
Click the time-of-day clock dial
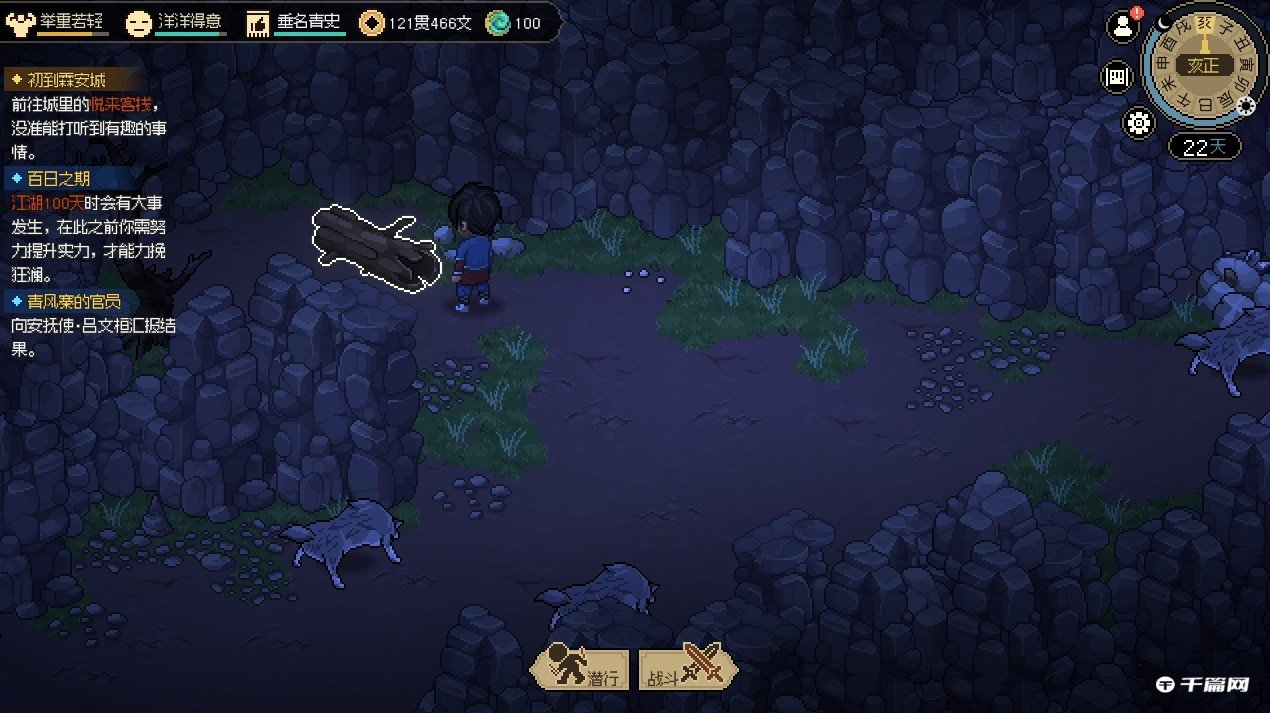point(1203,65)
